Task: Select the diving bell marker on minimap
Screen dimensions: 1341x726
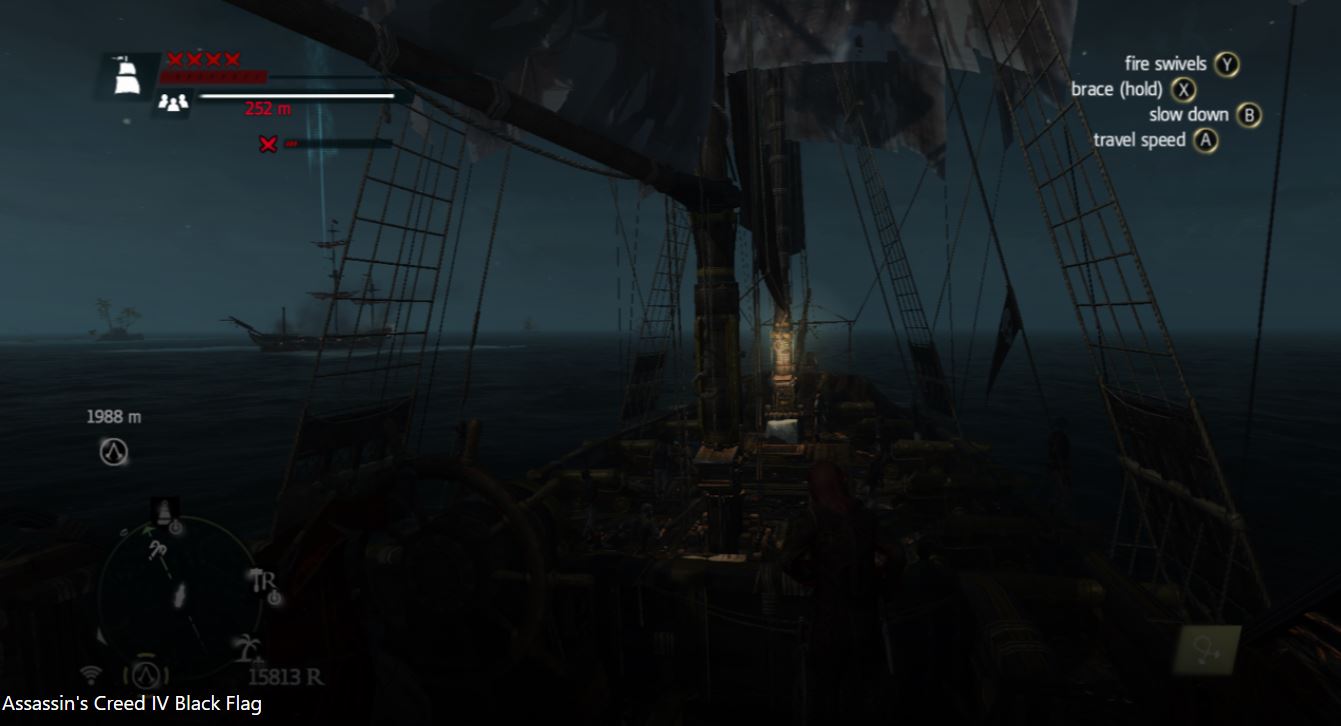Action: (165, 510)
